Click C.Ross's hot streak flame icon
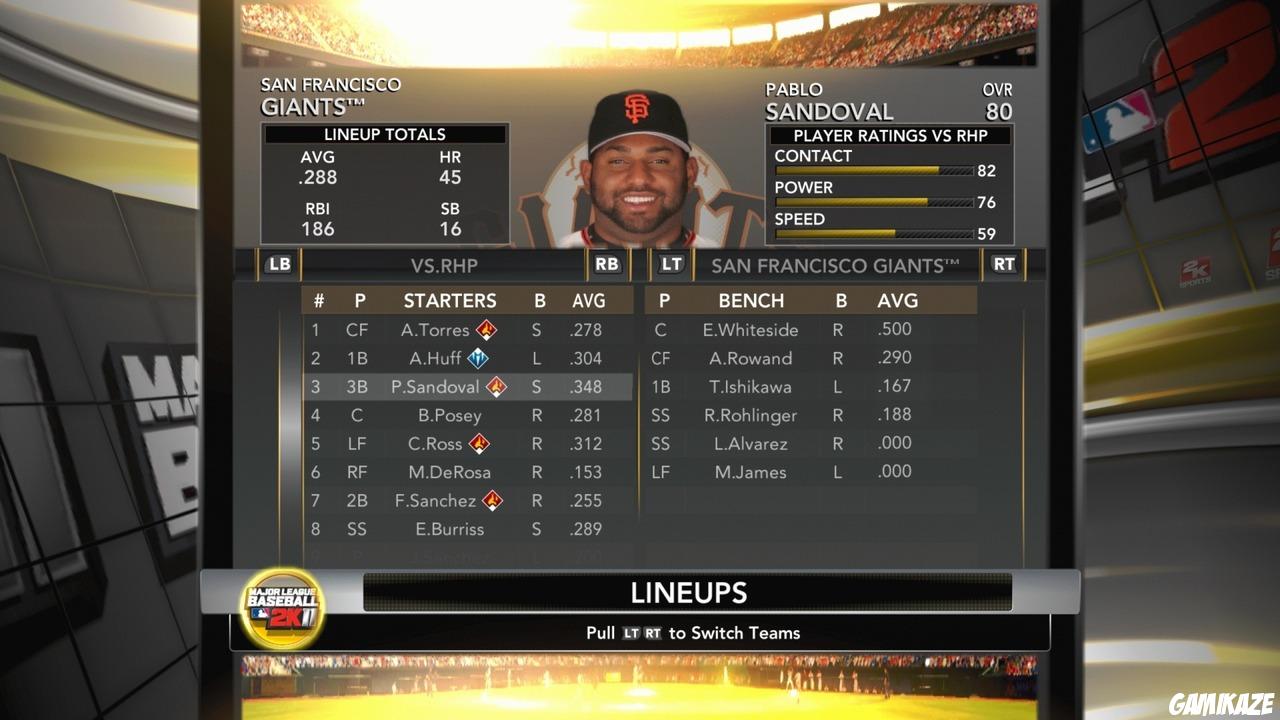This screenshot has width=1280, height=720. click(478, 443)
